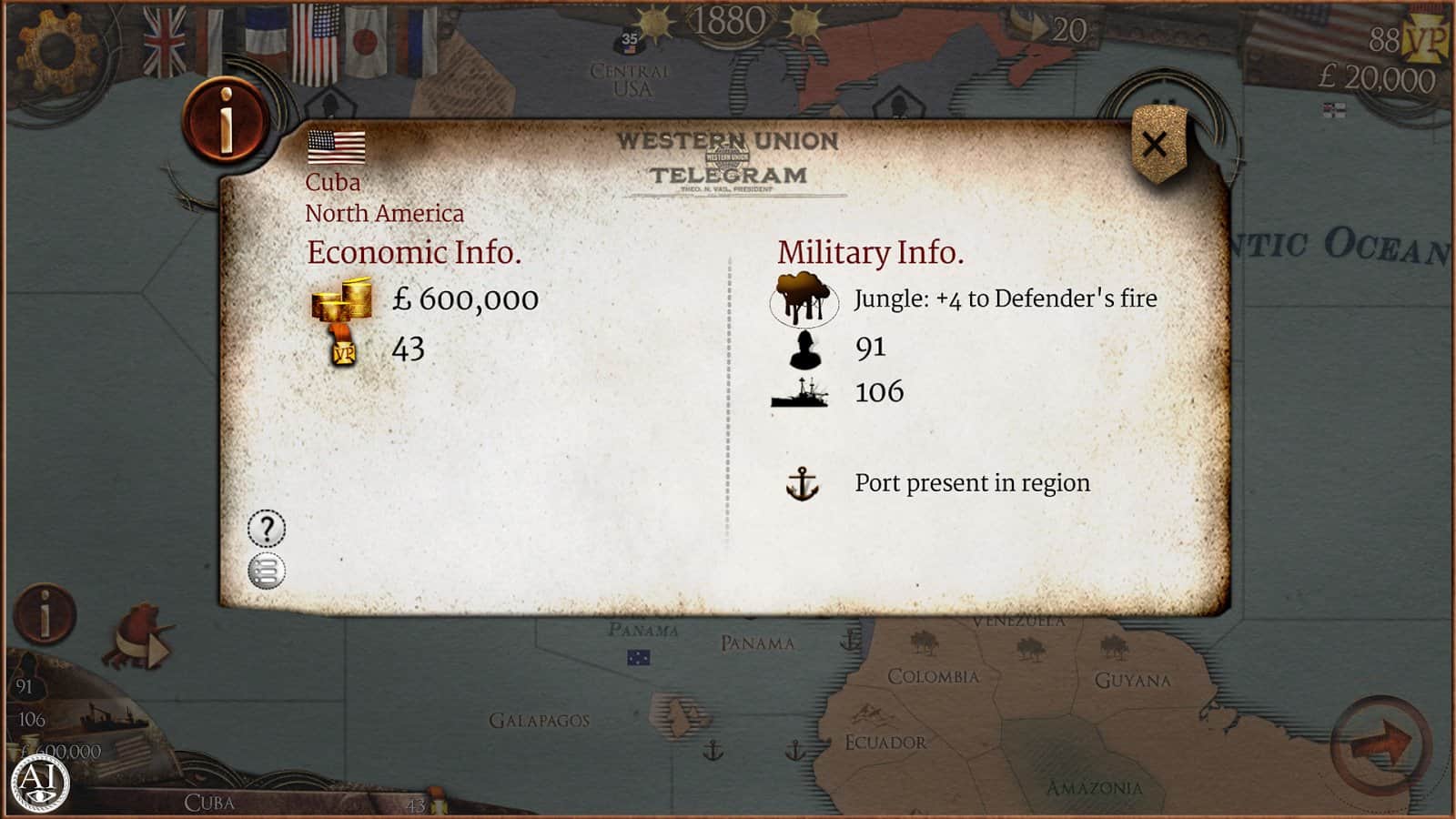Click the large info button above the telegram
Screen dimensions: 1456x819
(226, 120)
